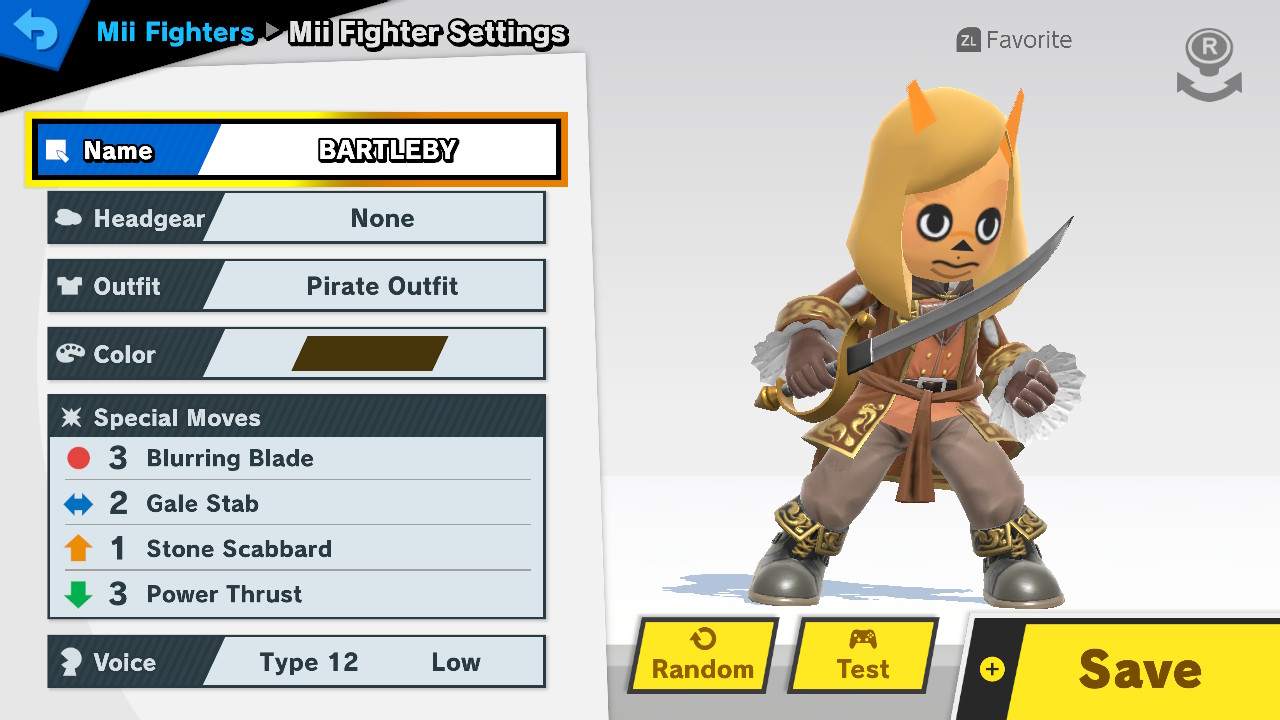Viewport: 1280px width, 720px height.
Task: Change the Pirate Outfit row
Action: point(297,286)
